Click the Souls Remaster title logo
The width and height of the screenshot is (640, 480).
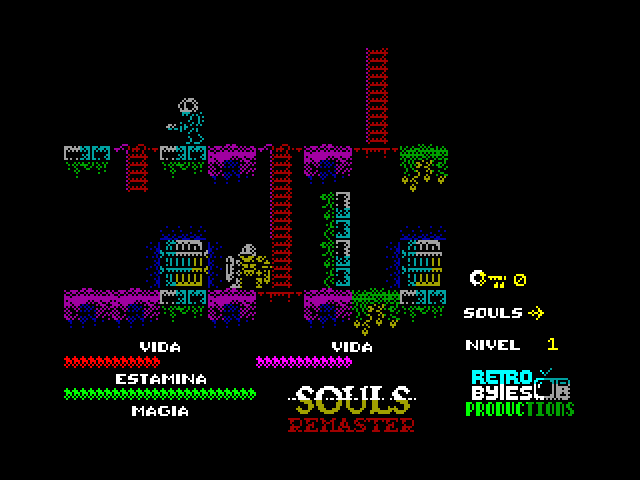[x=352, y=409]
